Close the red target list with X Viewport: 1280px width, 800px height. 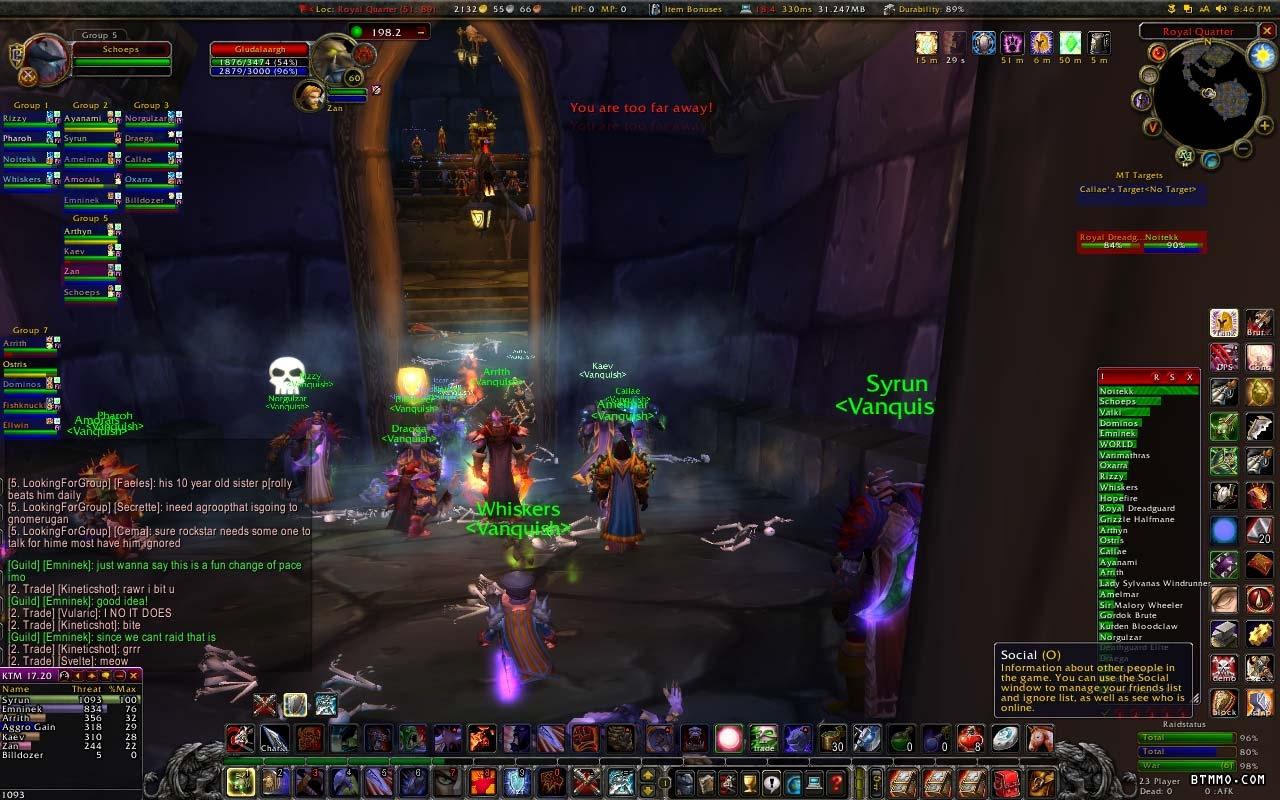click(1189, 377)
